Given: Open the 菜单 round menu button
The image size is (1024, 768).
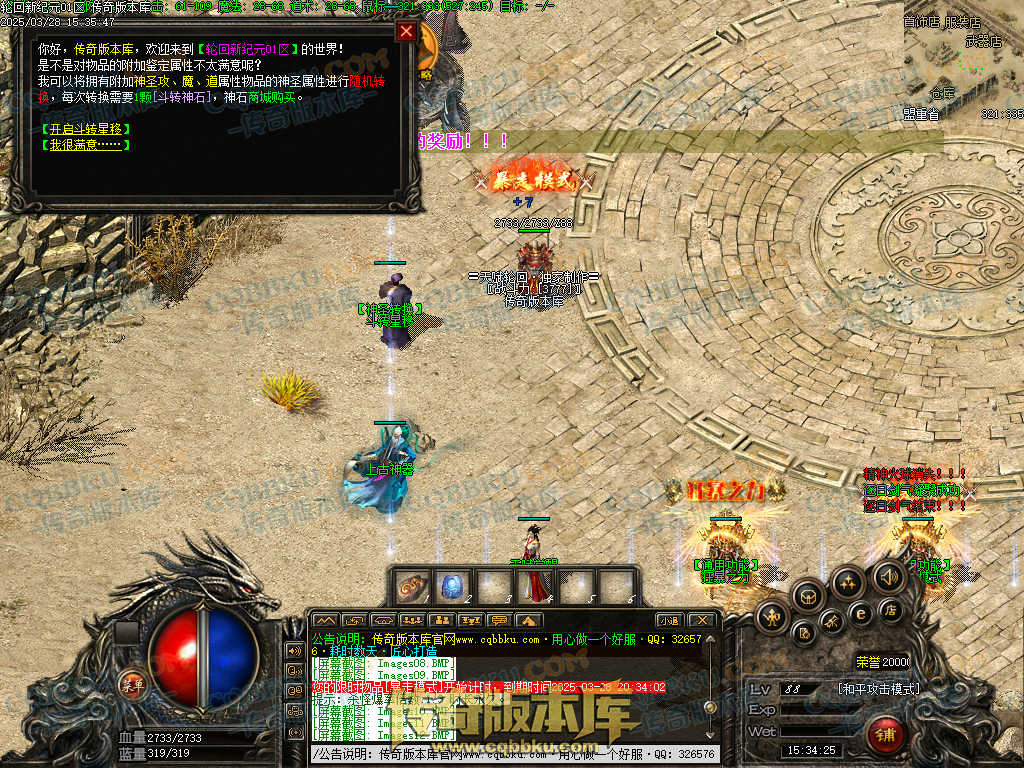Looking at the screenshot, I should coord(132,684).
